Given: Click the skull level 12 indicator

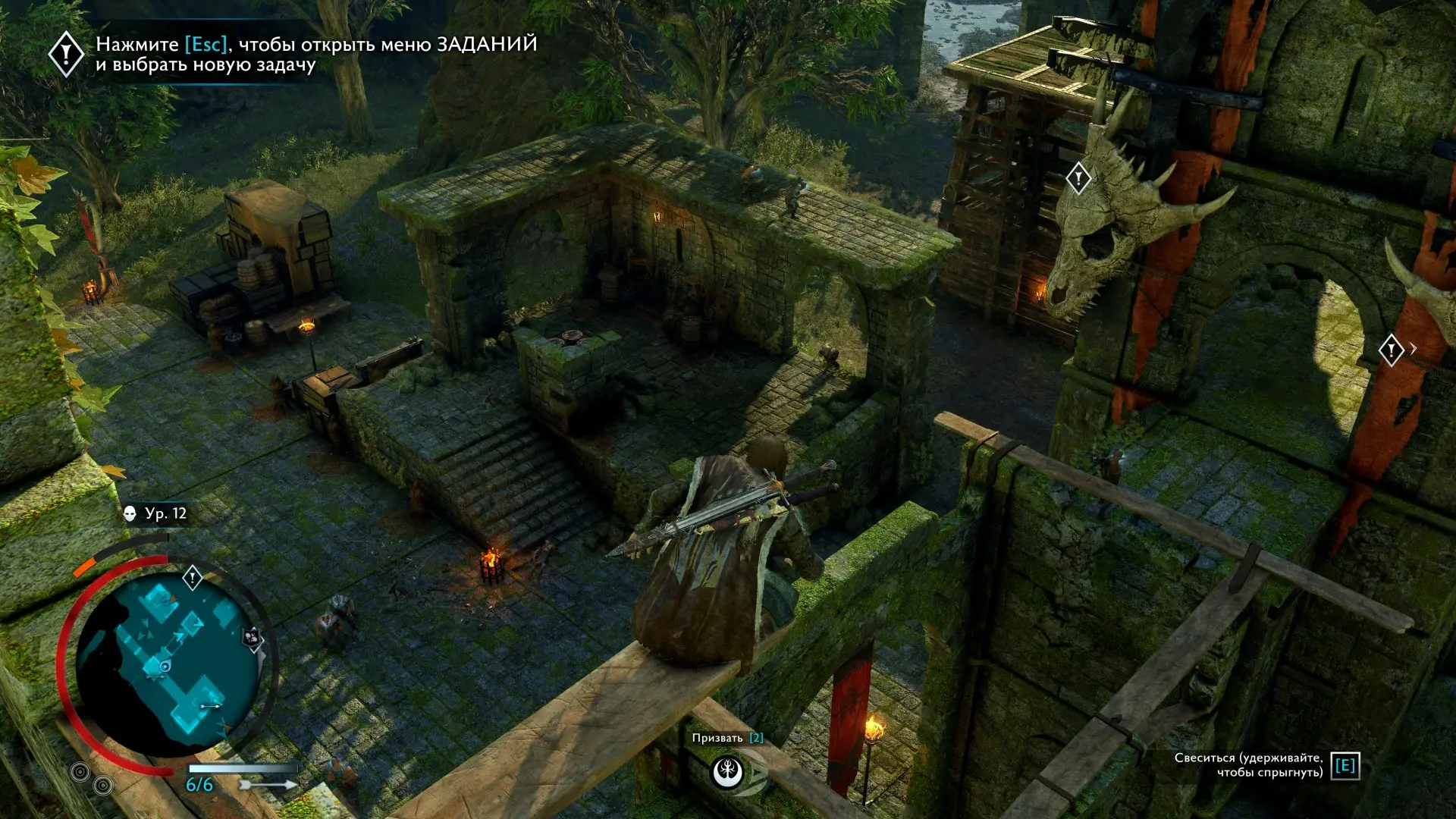Looking at the screenshot, I should tap(155, 513).
